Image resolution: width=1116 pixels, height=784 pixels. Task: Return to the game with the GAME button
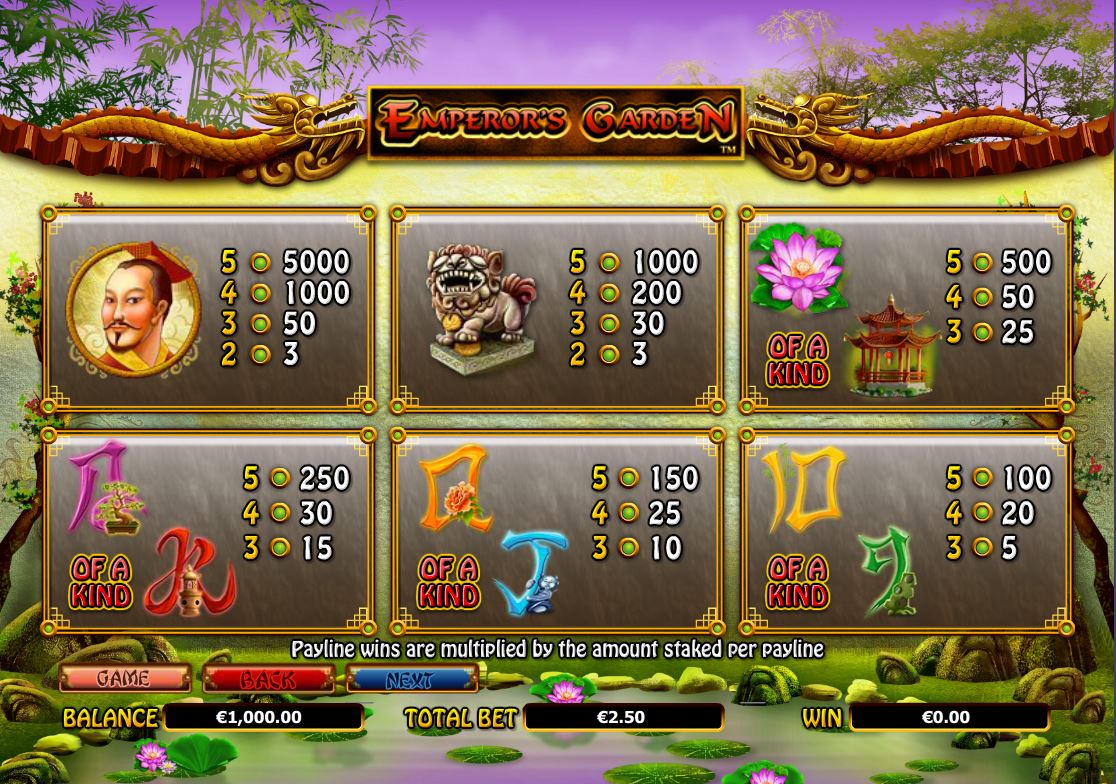click(125, 679)
